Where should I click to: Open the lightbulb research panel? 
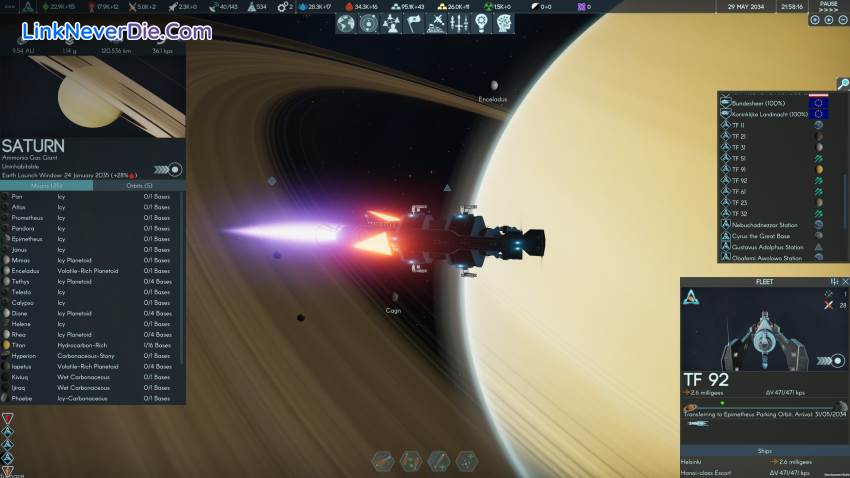coord(480,23)
